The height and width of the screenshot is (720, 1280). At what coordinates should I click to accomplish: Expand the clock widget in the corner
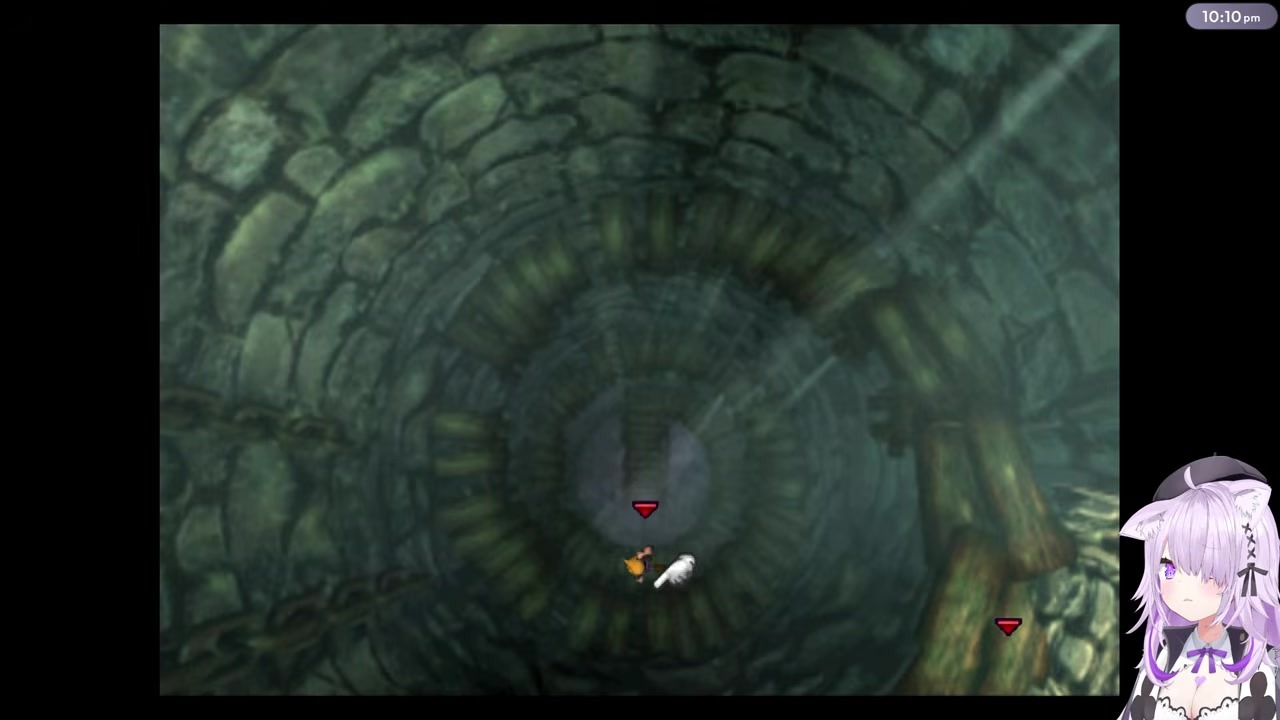point(1231,17)
